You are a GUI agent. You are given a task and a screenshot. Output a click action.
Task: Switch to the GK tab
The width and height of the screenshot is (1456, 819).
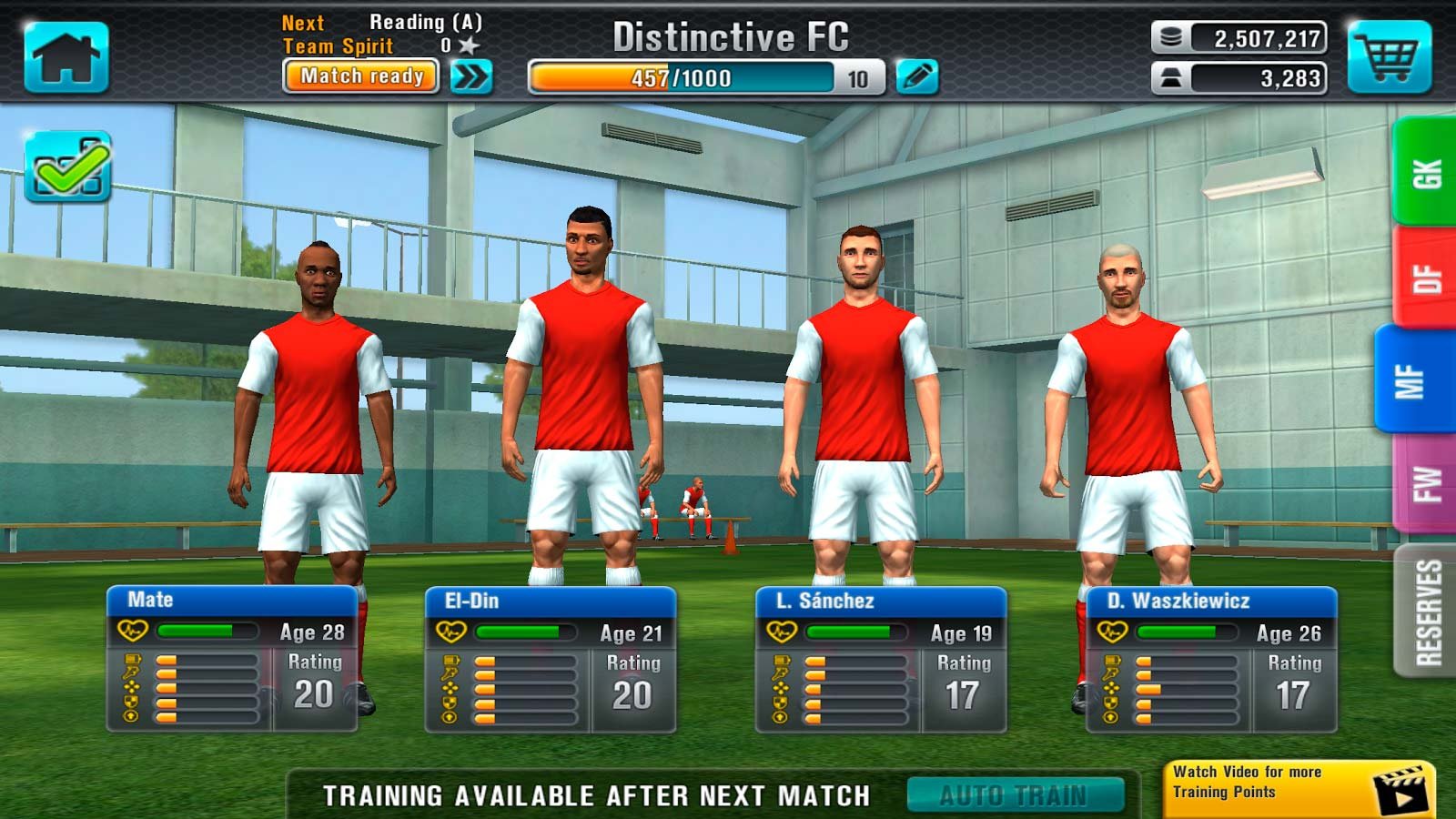[x=1425, y=172]
